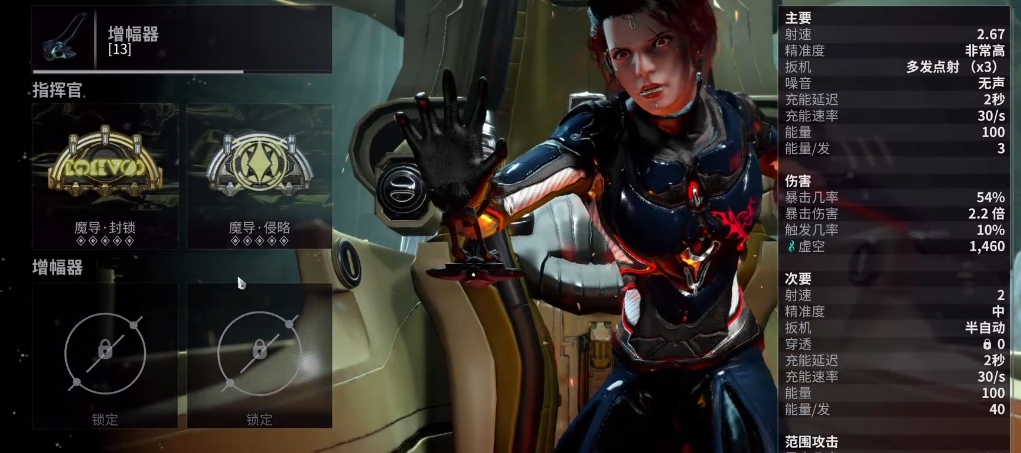
Task: Select the 魔导·侵略 arcane slot
Action: click(x=259, y=176)
